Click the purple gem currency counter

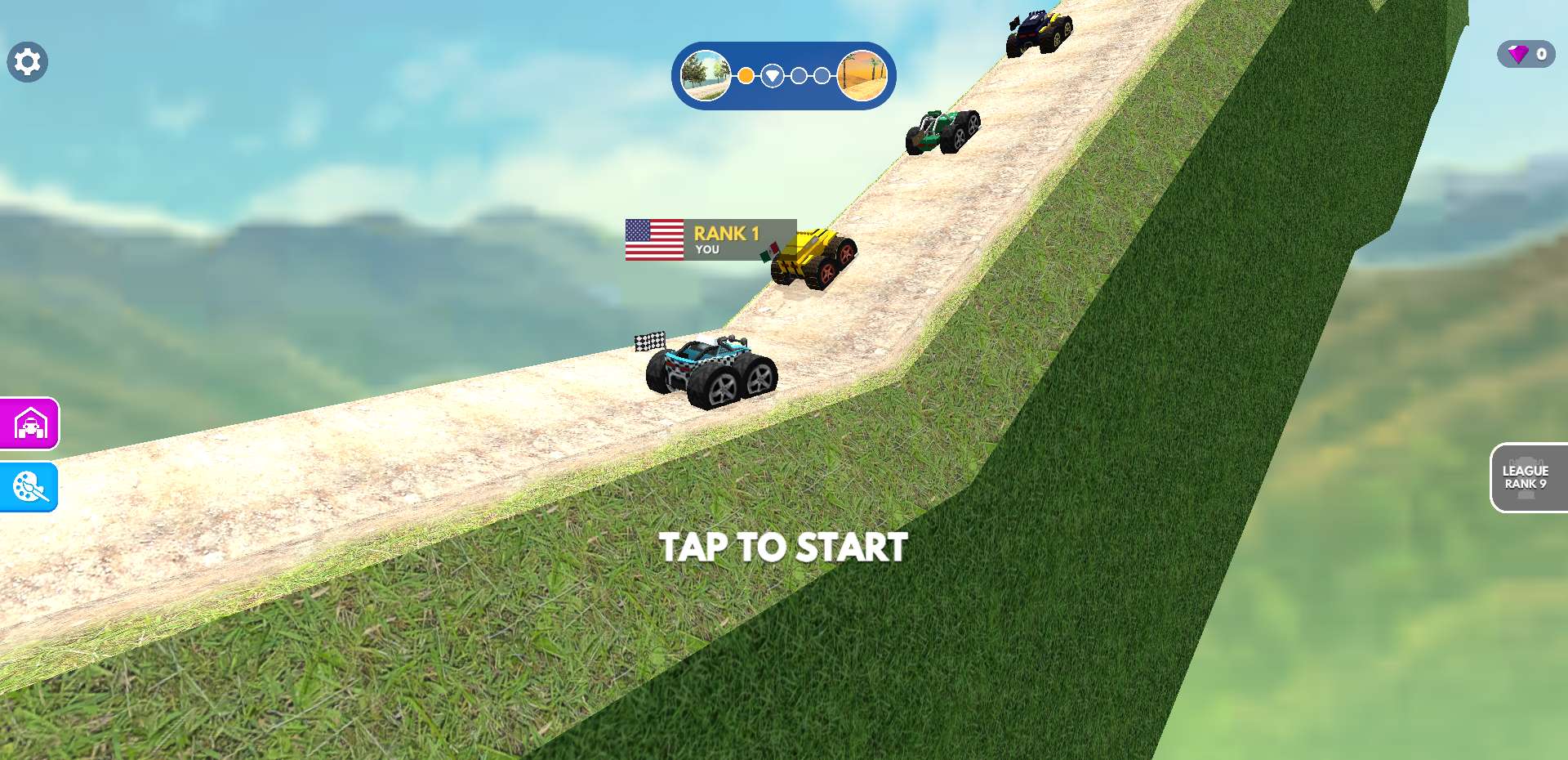coord(1526,55)
